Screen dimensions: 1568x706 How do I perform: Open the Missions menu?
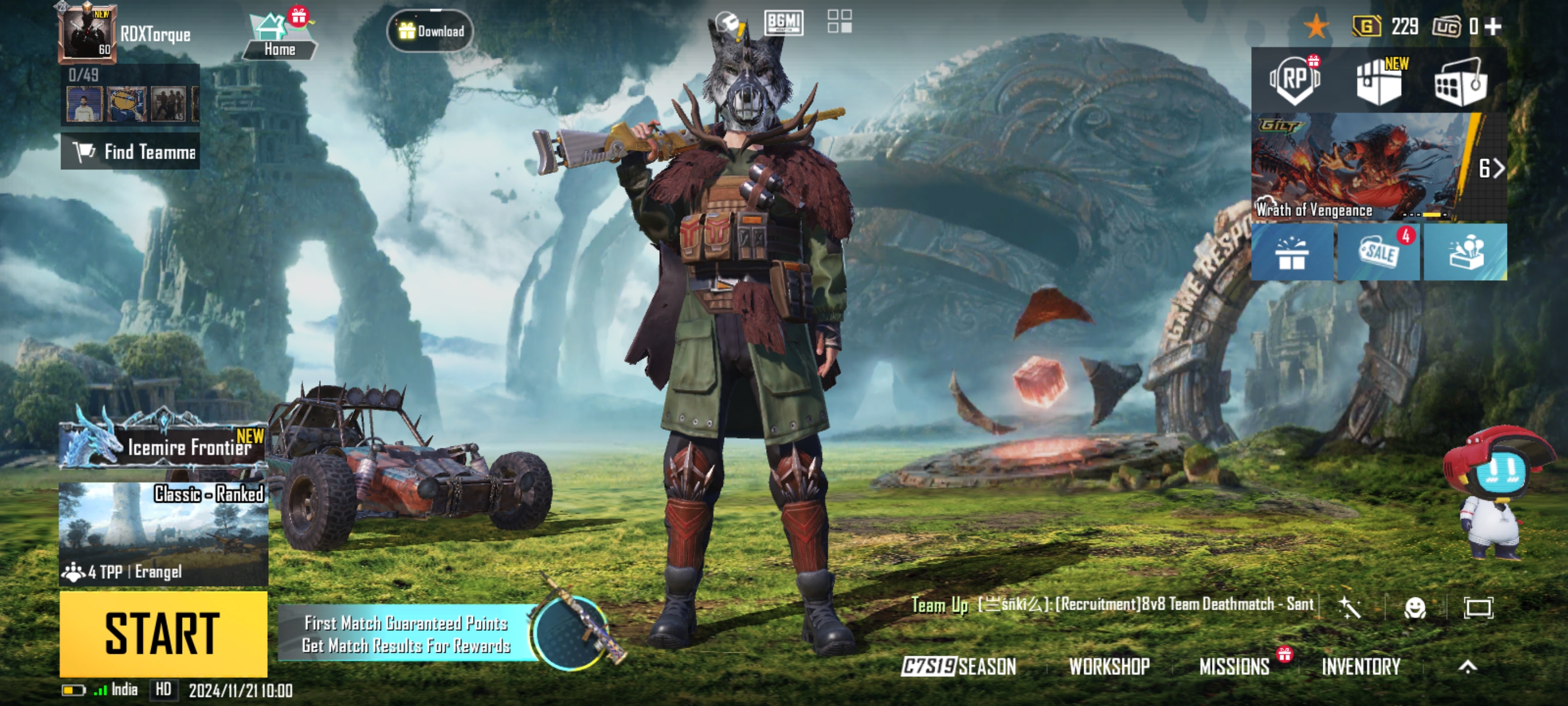pyautogui.click(x=1234, y=666)
